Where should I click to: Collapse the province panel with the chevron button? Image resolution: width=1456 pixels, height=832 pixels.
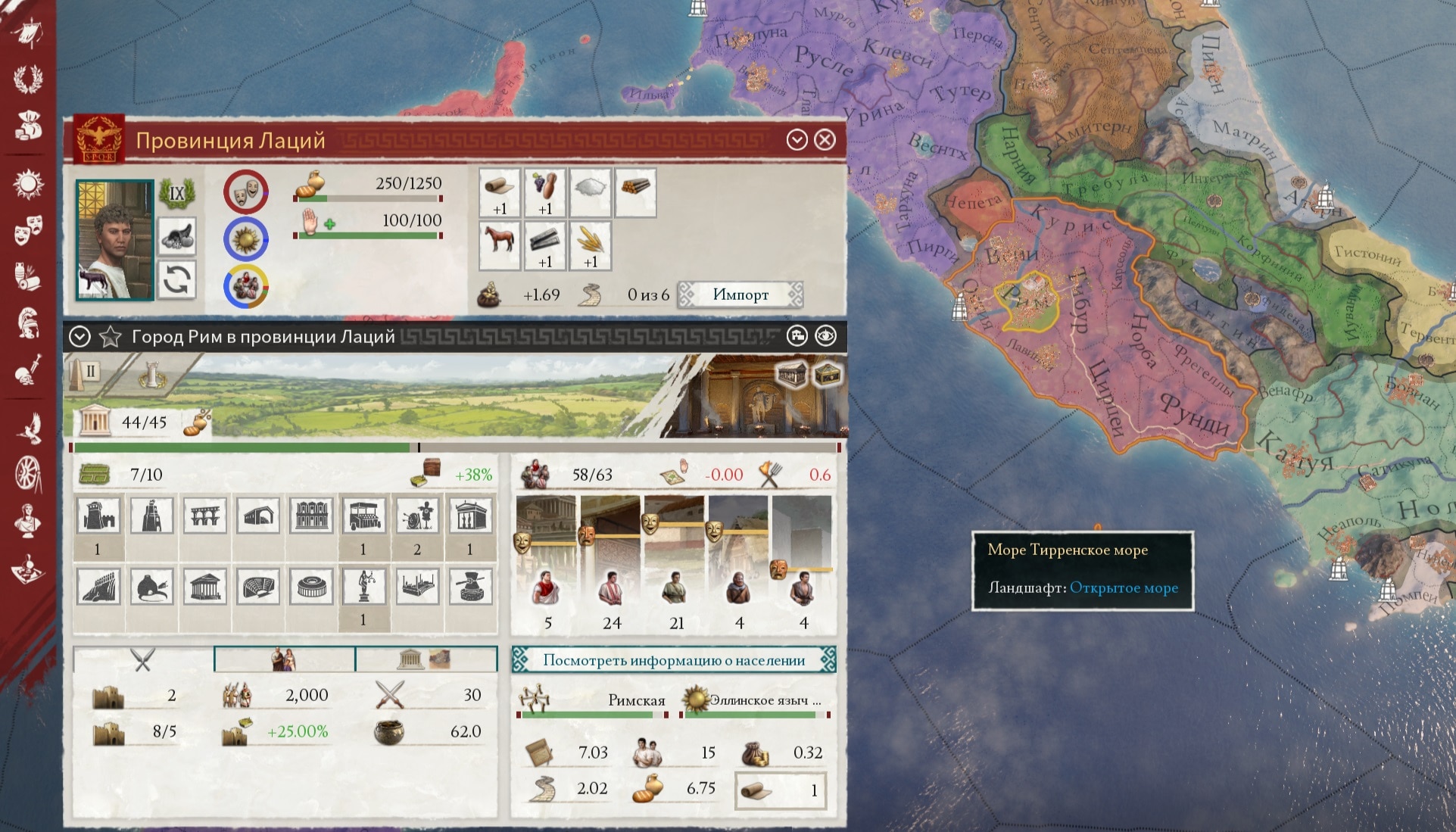pos(797,140)
